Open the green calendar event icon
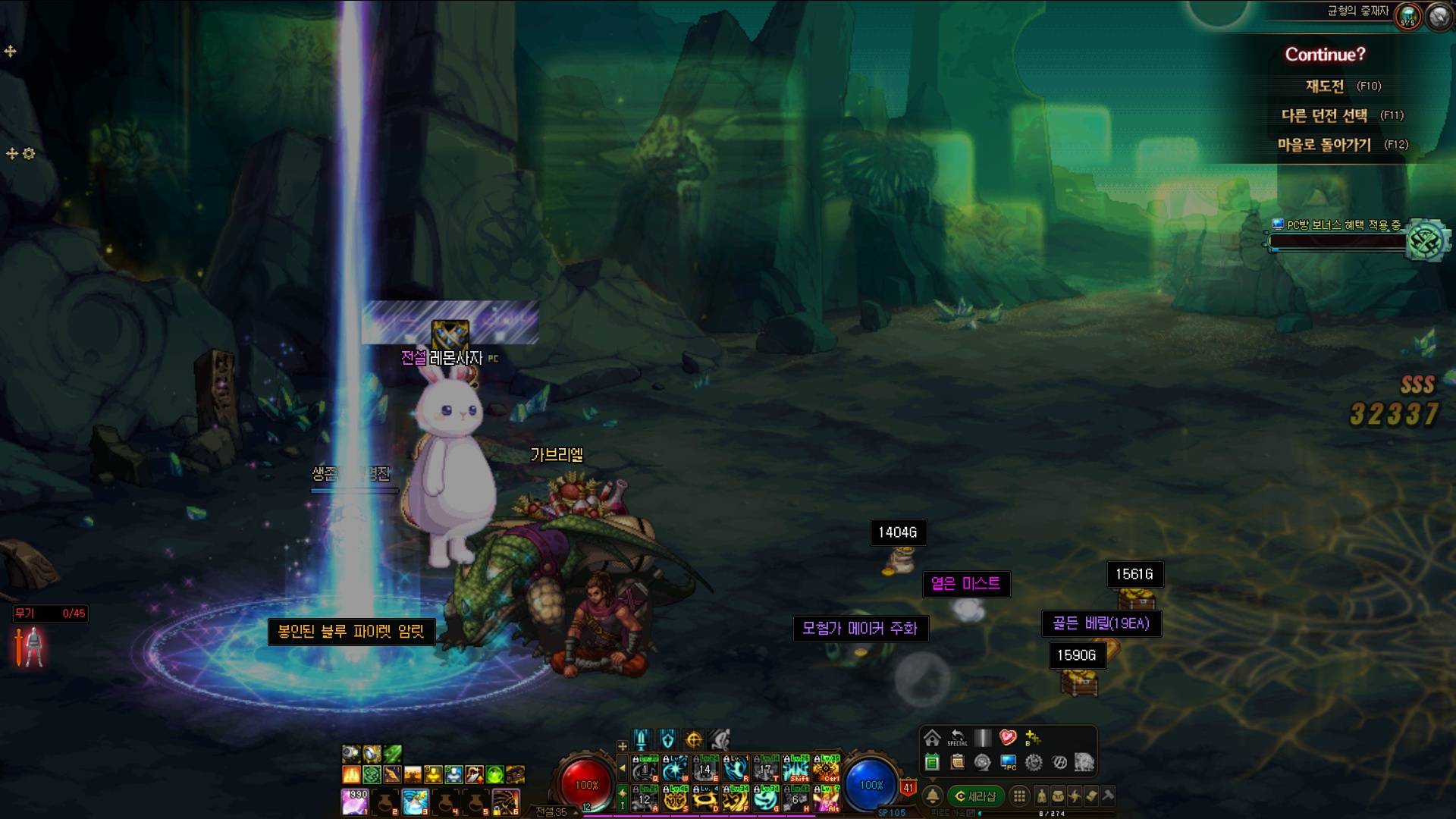The width and height of the screenshot is (1456, 819). 932,762
